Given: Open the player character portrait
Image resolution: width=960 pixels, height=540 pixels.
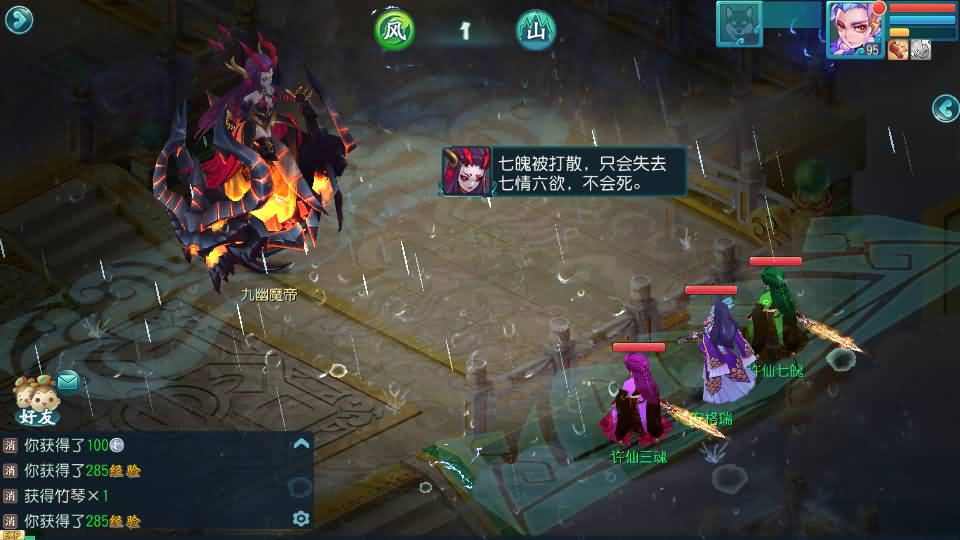Looking at the screenshot, I should pyautogui.click(x=855, y=29).
